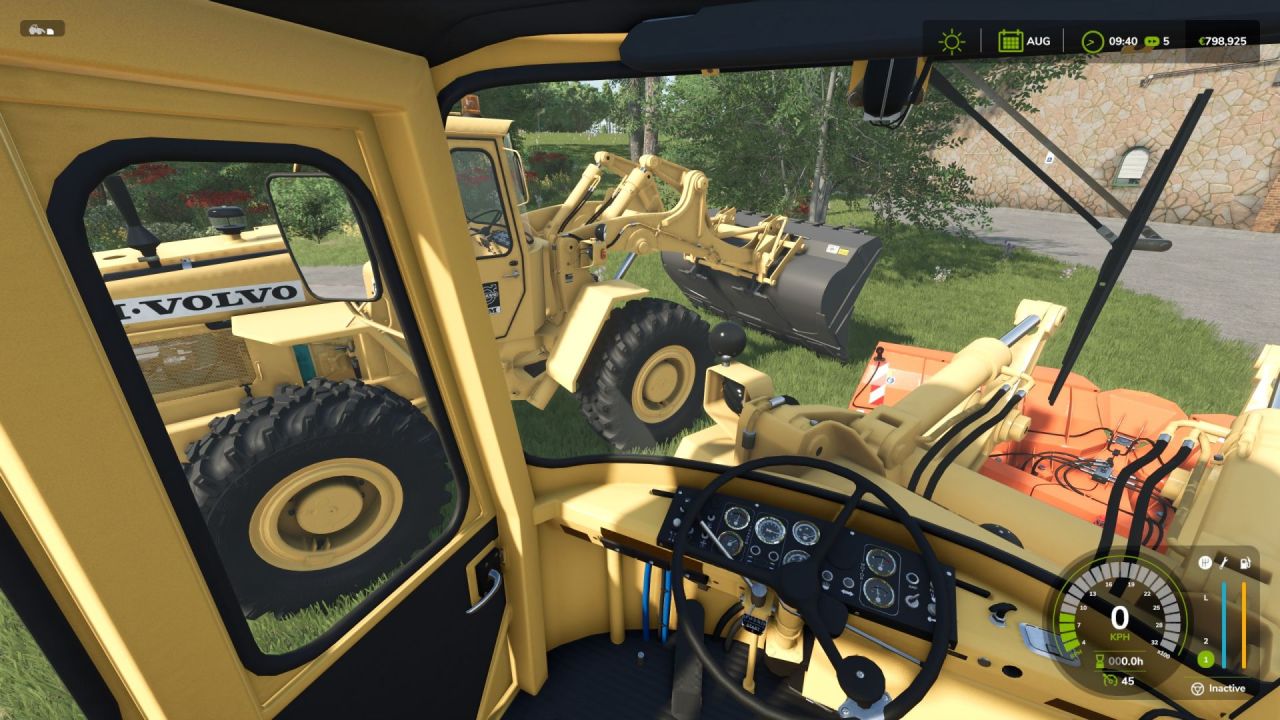Click the speedometer showing 0 KPH
Screen dimensions: 1280x720
point(1122,618)
